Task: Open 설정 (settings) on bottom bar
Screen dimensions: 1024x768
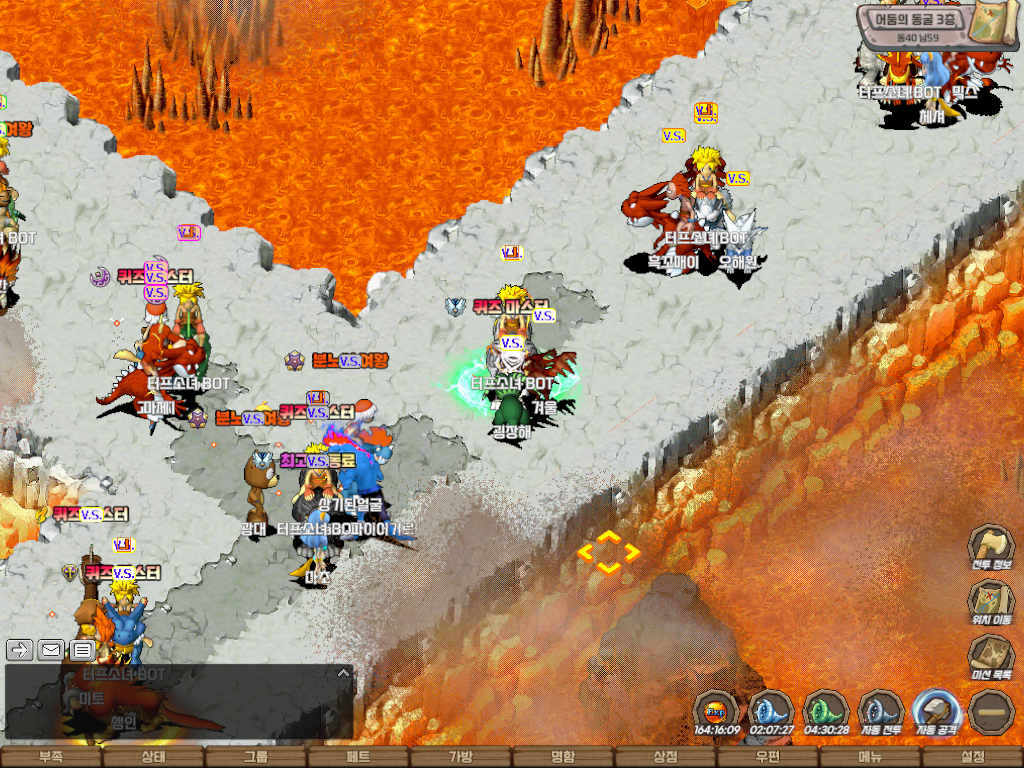Action: (x=972, y=757)
